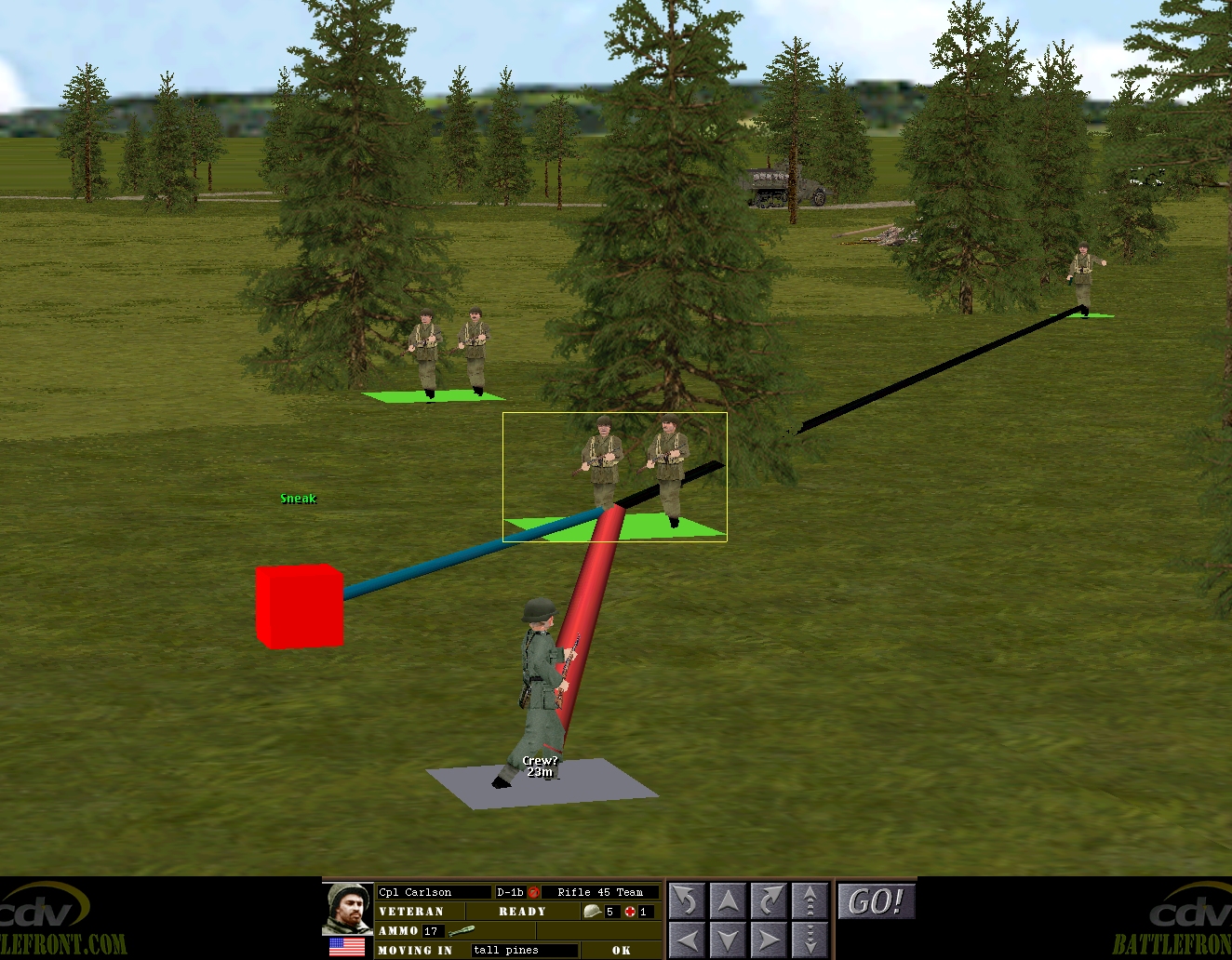Screen dimensions: 1232x960
Task: Rotate camera left with the curved arrow
Action: 687,901
